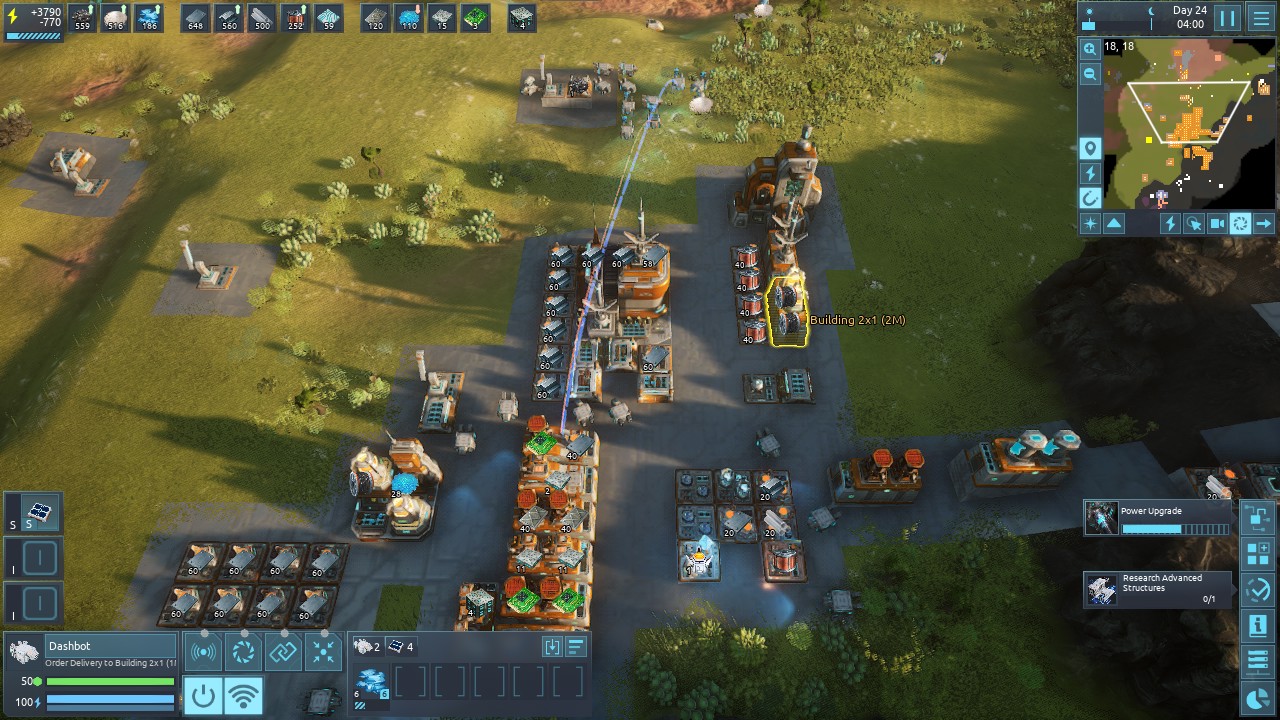Open the build menu grid icon

(1257, 553)
